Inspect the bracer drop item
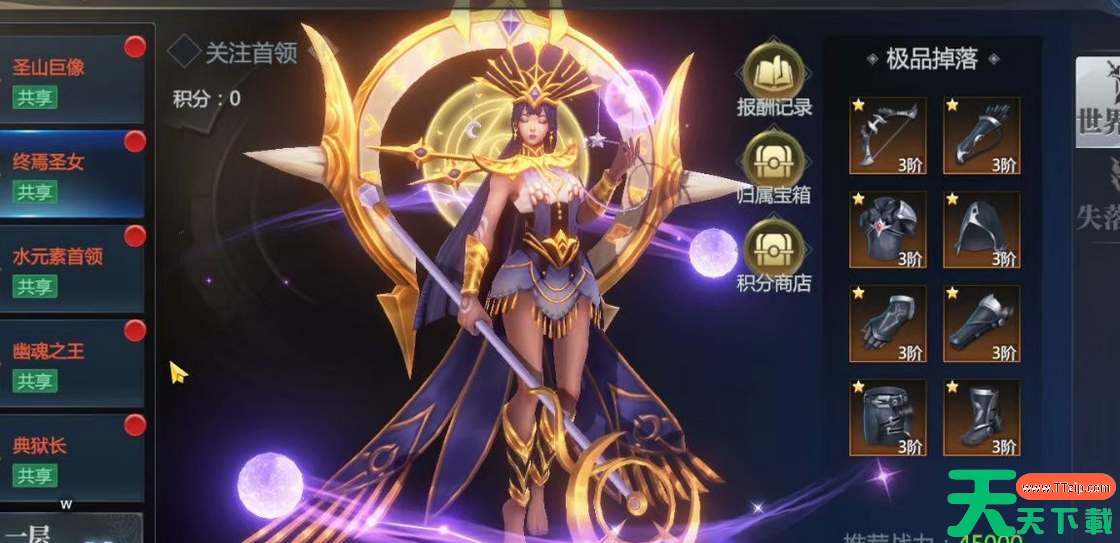This screenshot has width=1120, height=543. [981, 323]
